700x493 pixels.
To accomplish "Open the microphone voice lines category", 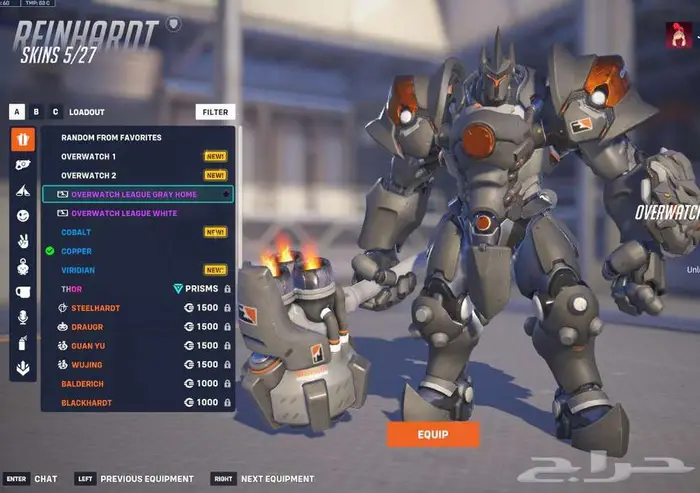I will (23, 317).
